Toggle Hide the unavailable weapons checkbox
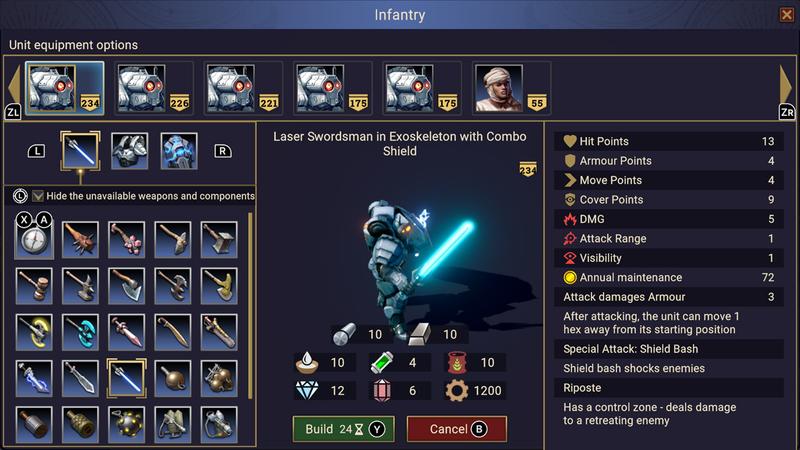Viewport: 800px width, 450px height. 38,196
